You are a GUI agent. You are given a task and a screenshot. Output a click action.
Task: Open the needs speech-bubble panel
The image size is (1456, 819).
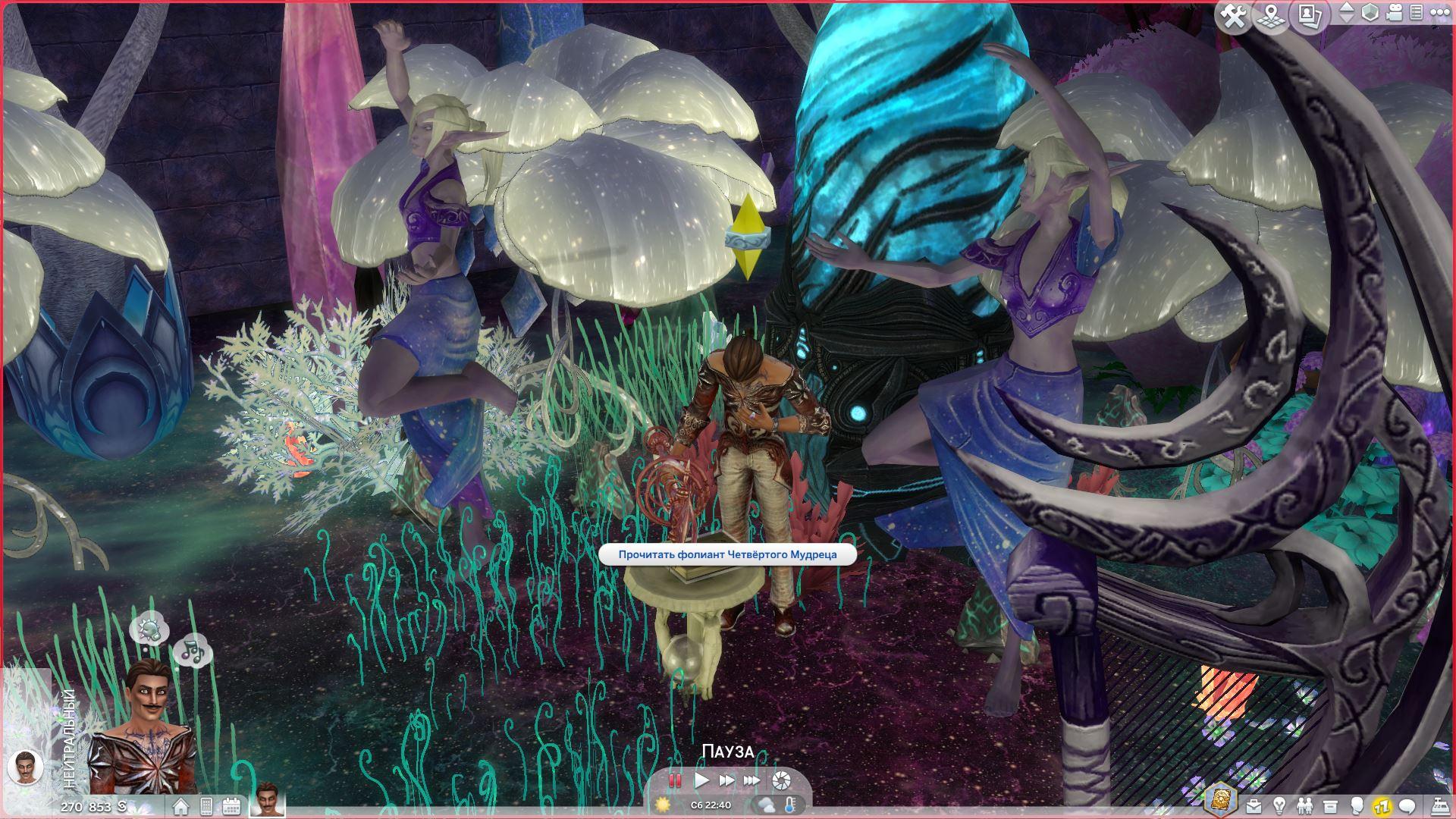pos(1407,806)
